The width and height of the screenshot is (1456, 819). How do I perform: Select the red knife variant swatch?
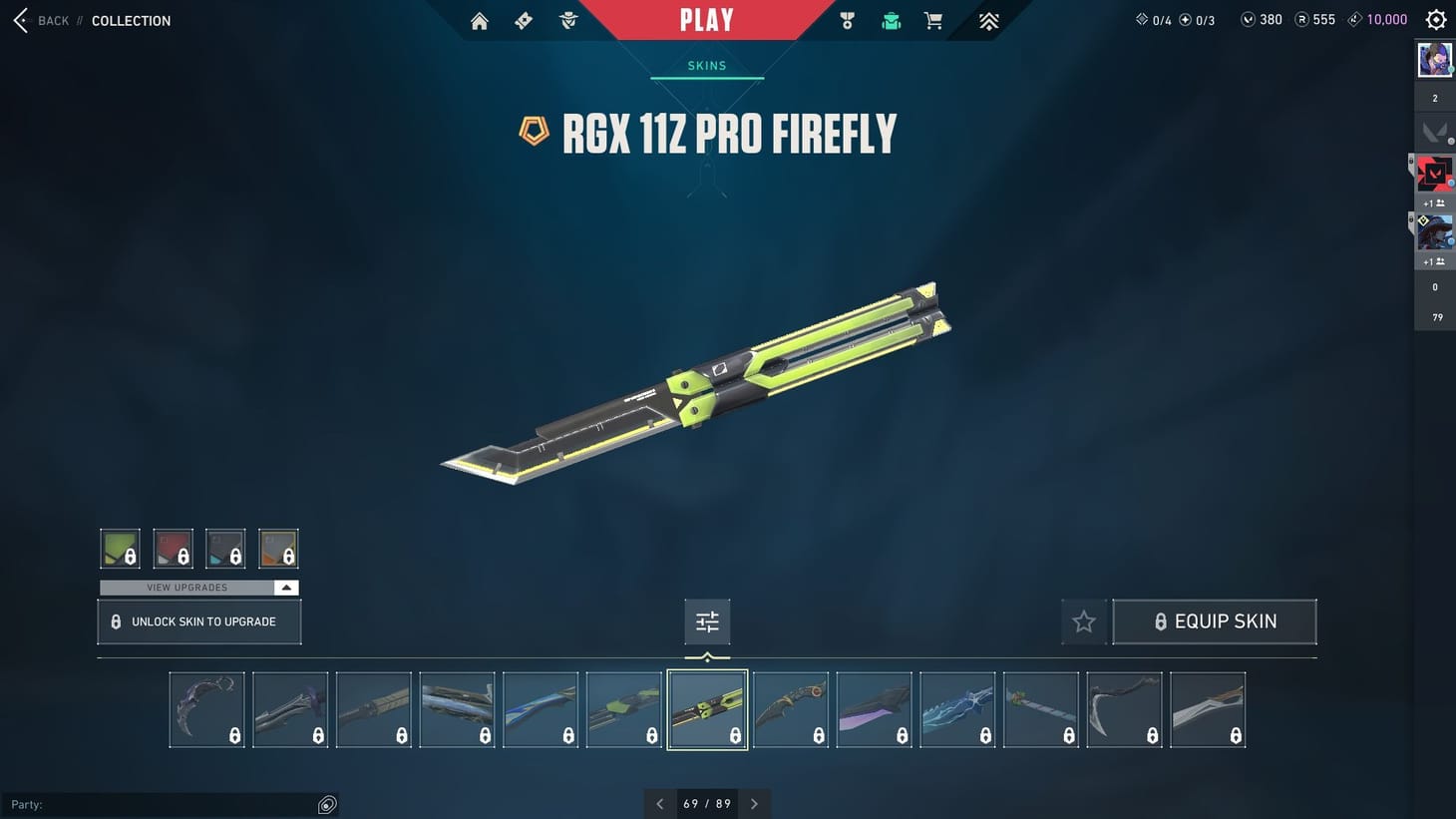(x=173, y=548)
